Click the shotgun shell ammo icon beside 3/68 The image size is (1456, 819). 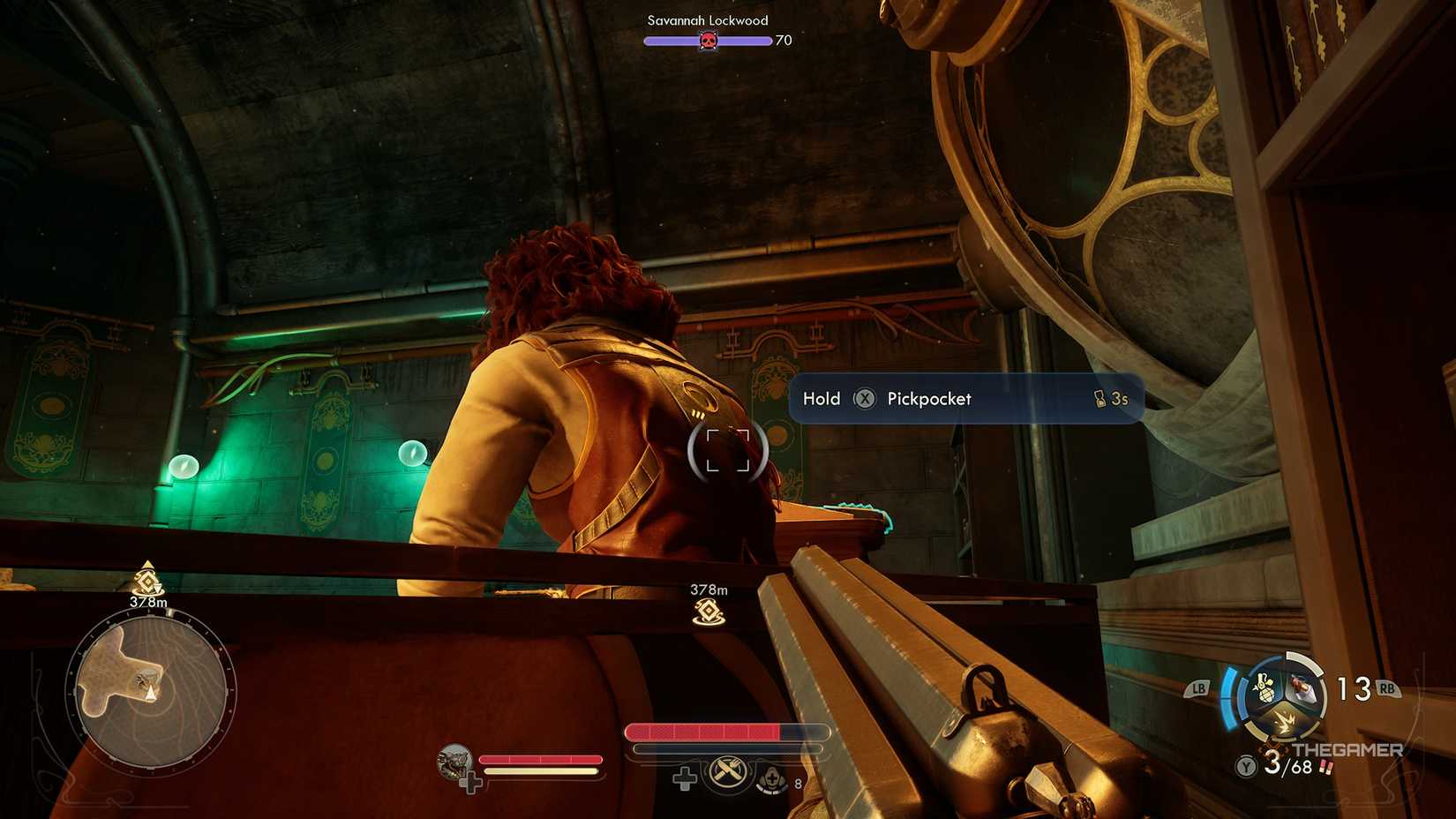point(1325,768)
